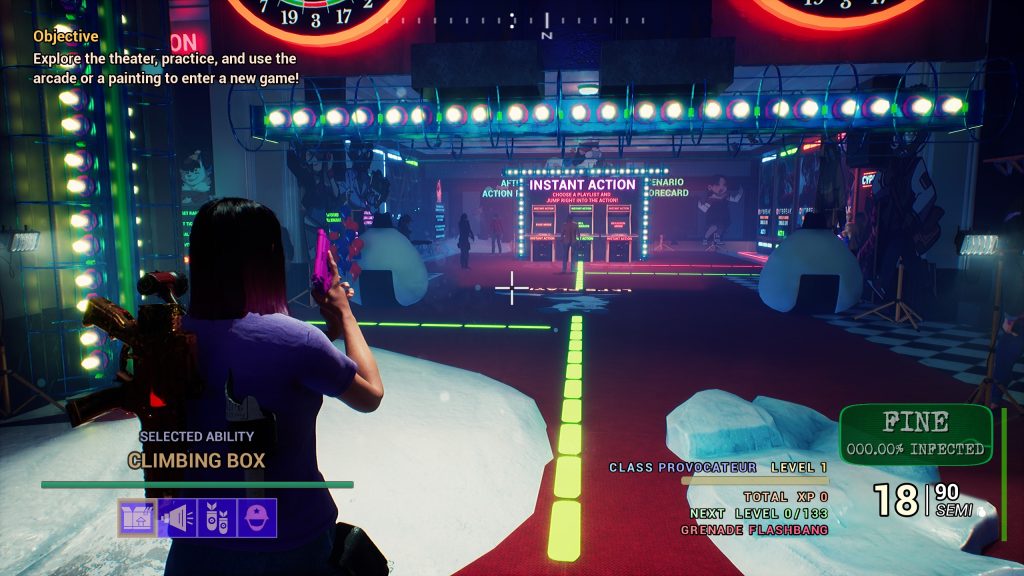1024x576 pixels.
Task: Choose the twin bombs ability icon
Action: (217, 518)
